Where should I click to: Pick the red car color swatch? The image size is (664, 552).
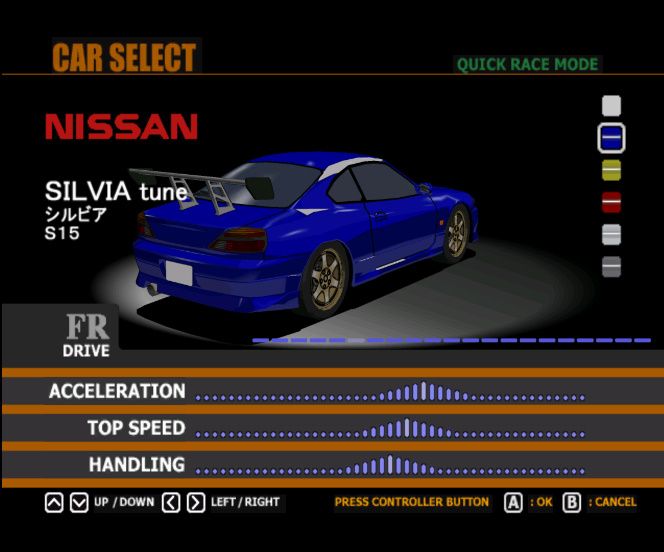pos(611,202)
